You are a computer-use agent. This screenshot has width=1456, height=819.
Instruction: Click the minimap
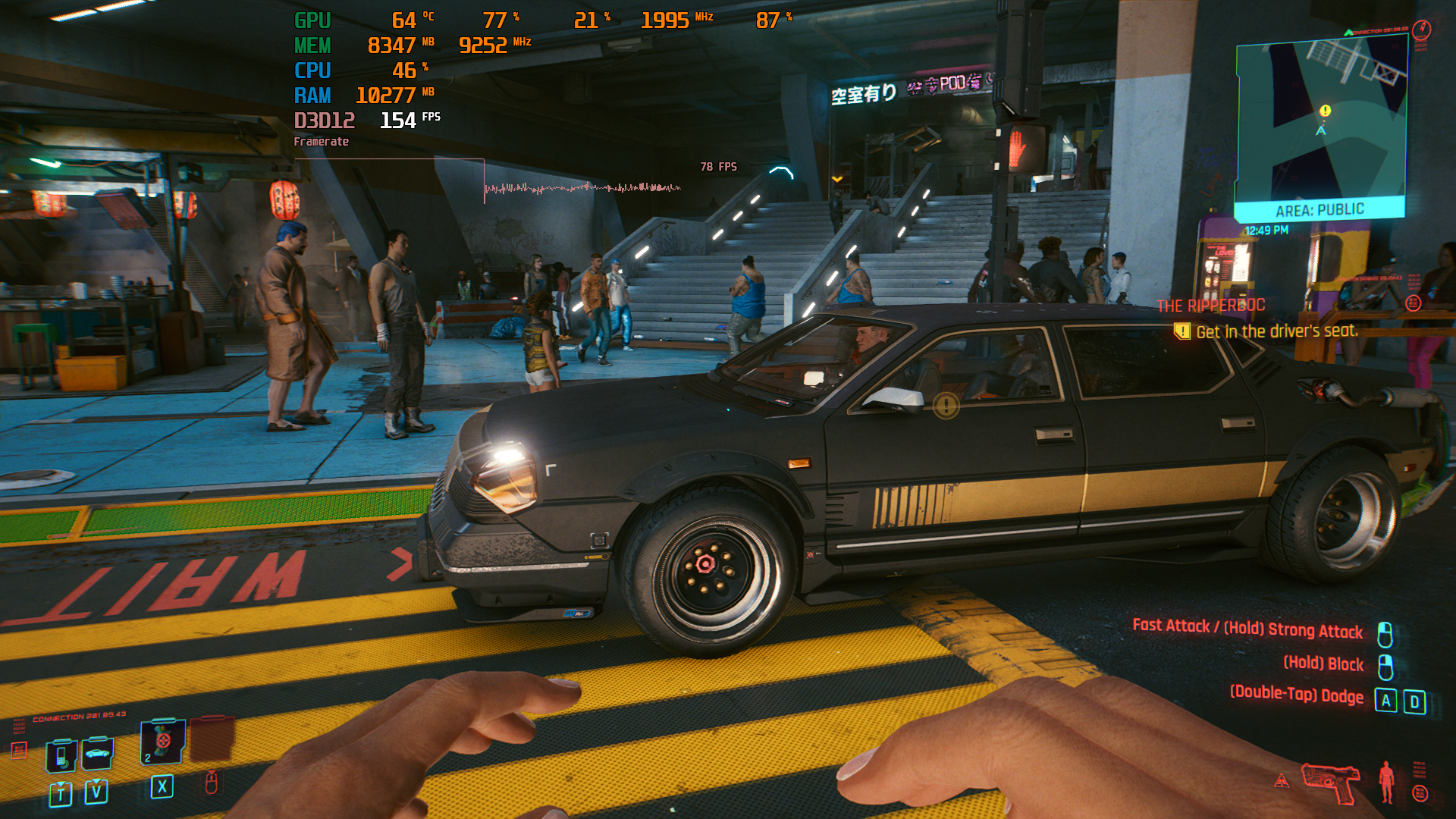(x=1321, y=121)
